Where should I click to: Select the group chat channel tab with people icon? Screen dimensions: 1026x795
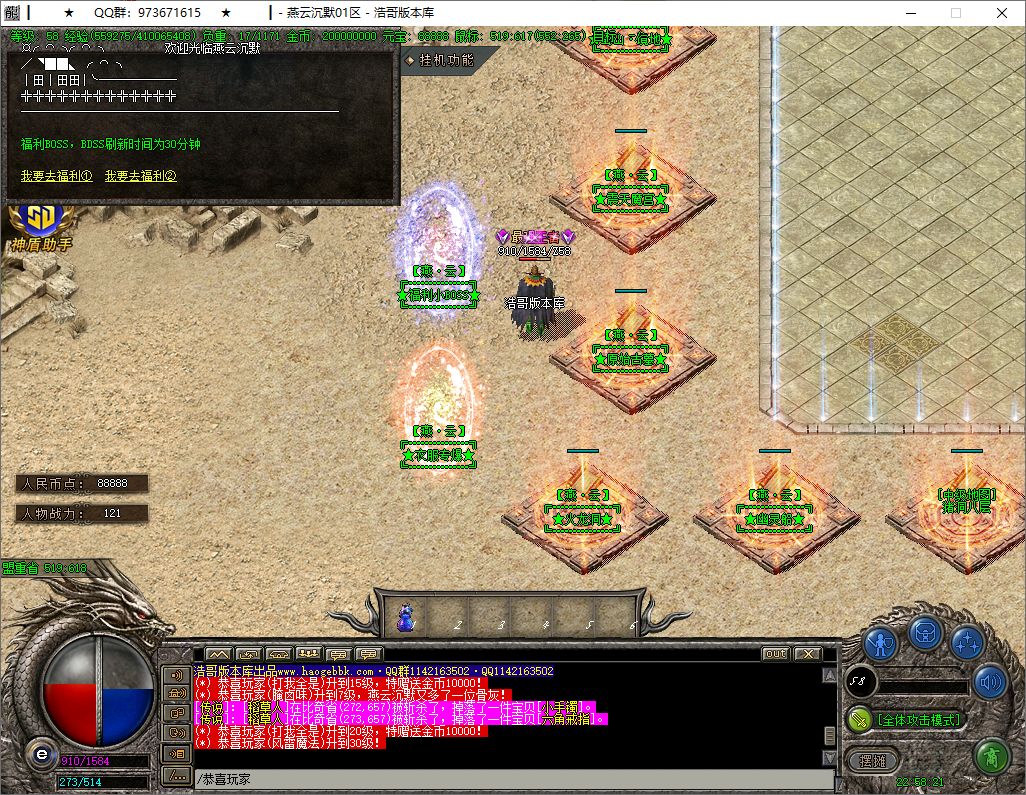pos(307,654)
